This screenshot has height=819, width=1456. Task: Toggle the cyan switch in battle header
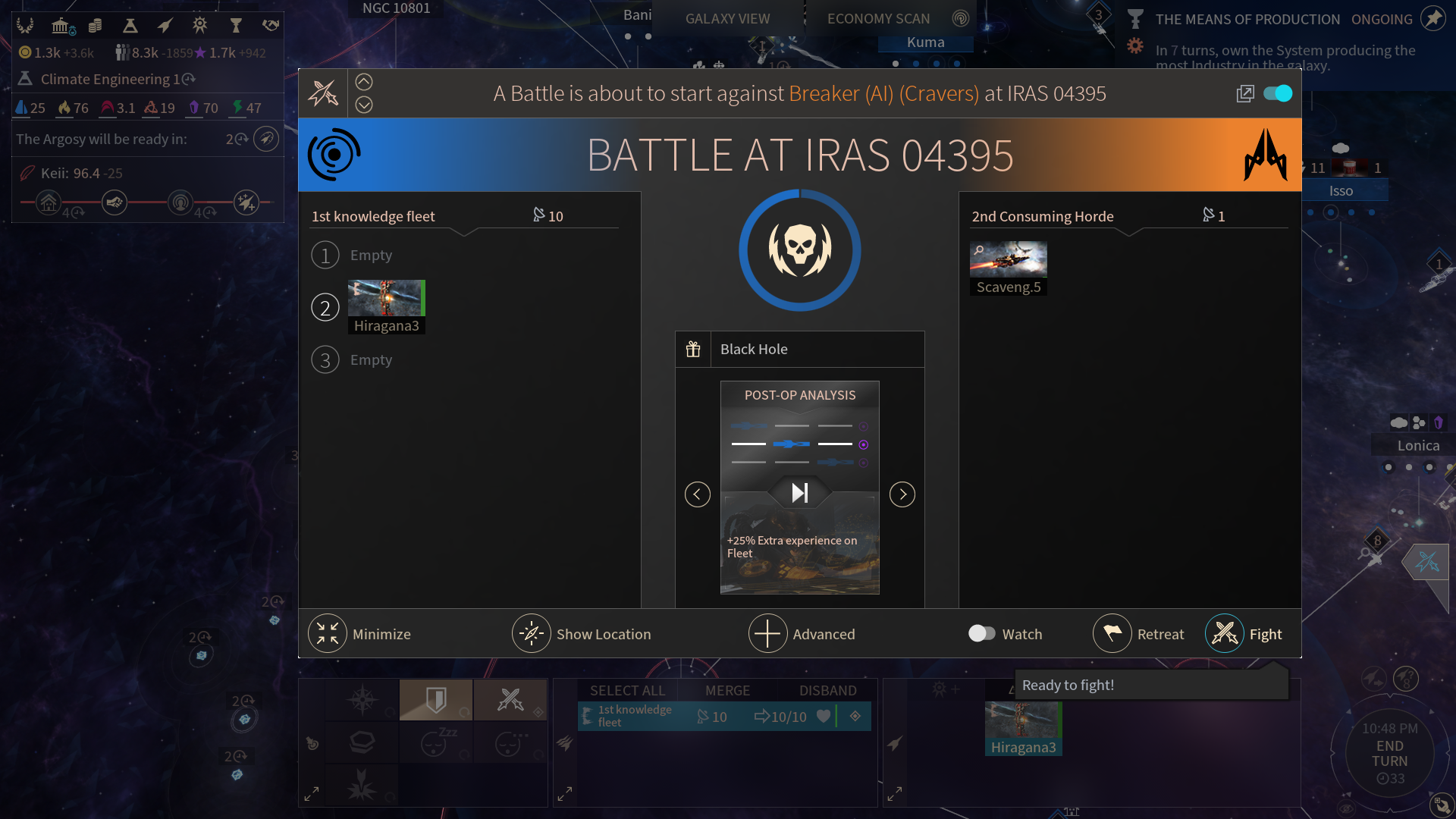pyautogui.click(x=1278, y=93)
